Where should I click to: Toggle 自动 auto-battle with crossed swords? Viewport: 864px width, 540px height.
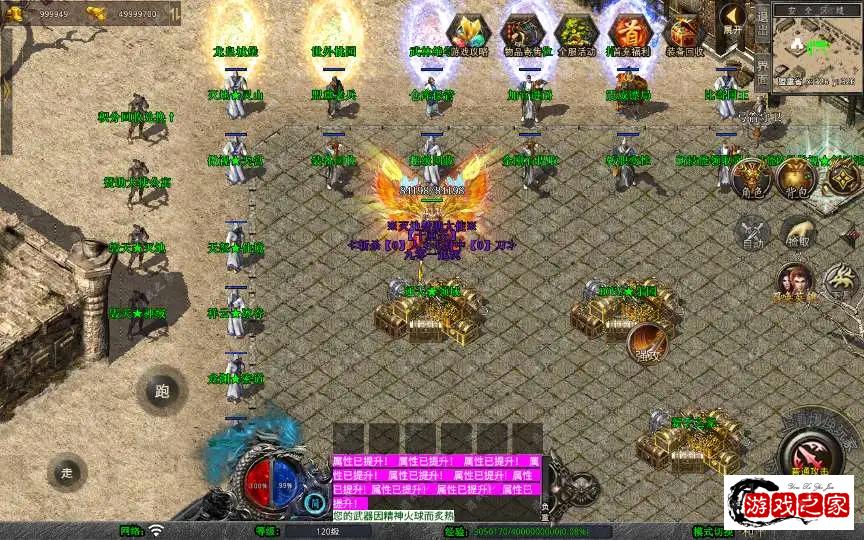[x=752, y=233]
